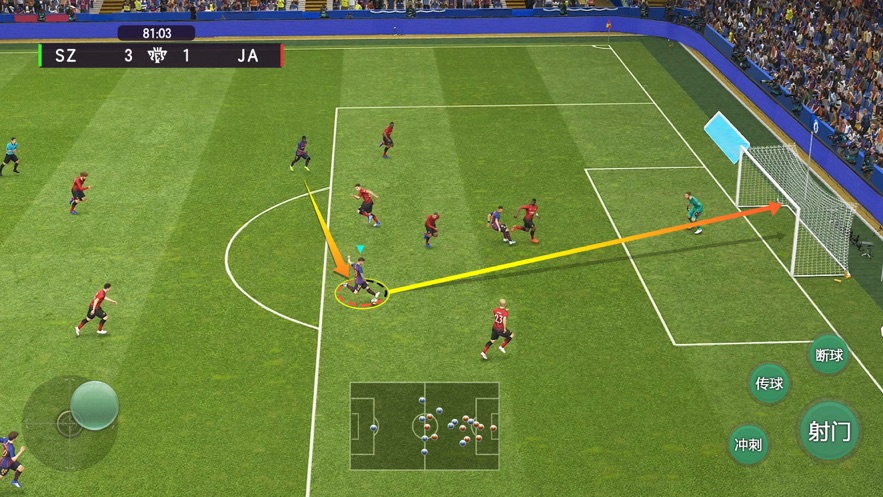Activate the 冲刺 sprint button
Image resolution: width=883 pixels, height=497 pixels.
coord(749,445)
